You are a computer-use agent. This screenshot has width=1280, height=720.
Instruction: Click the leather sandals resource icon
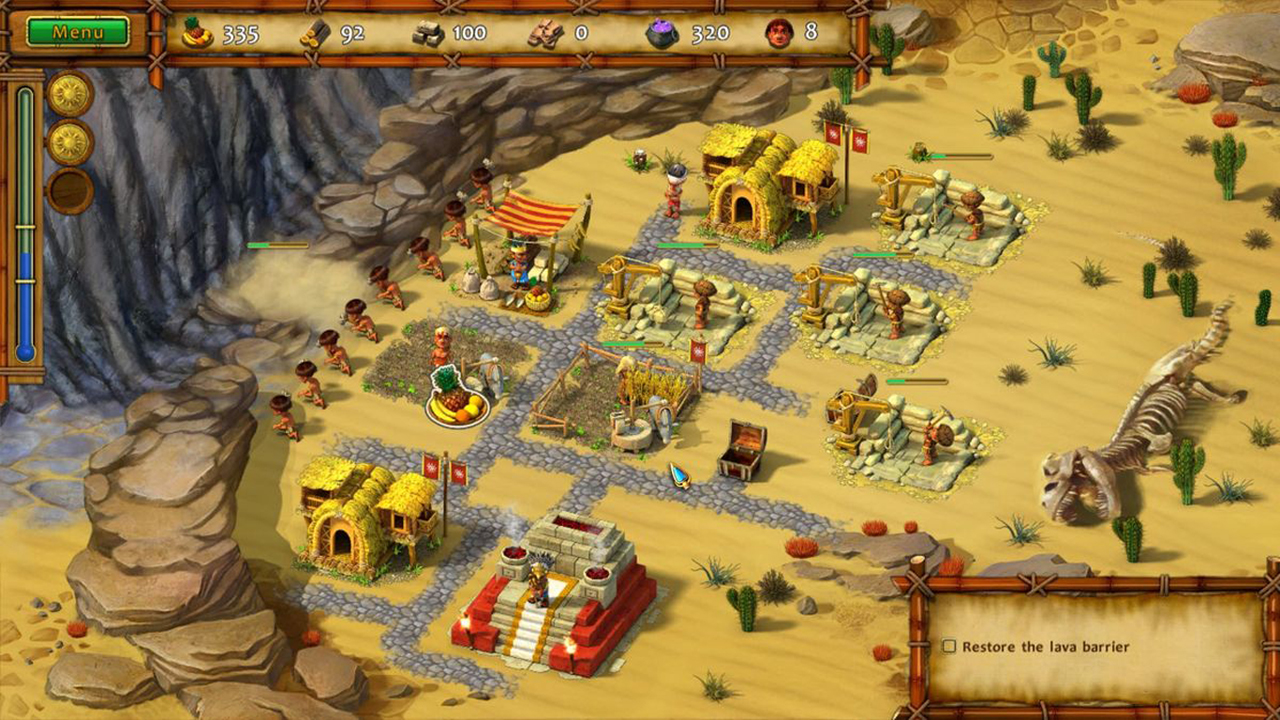point(545,33)
